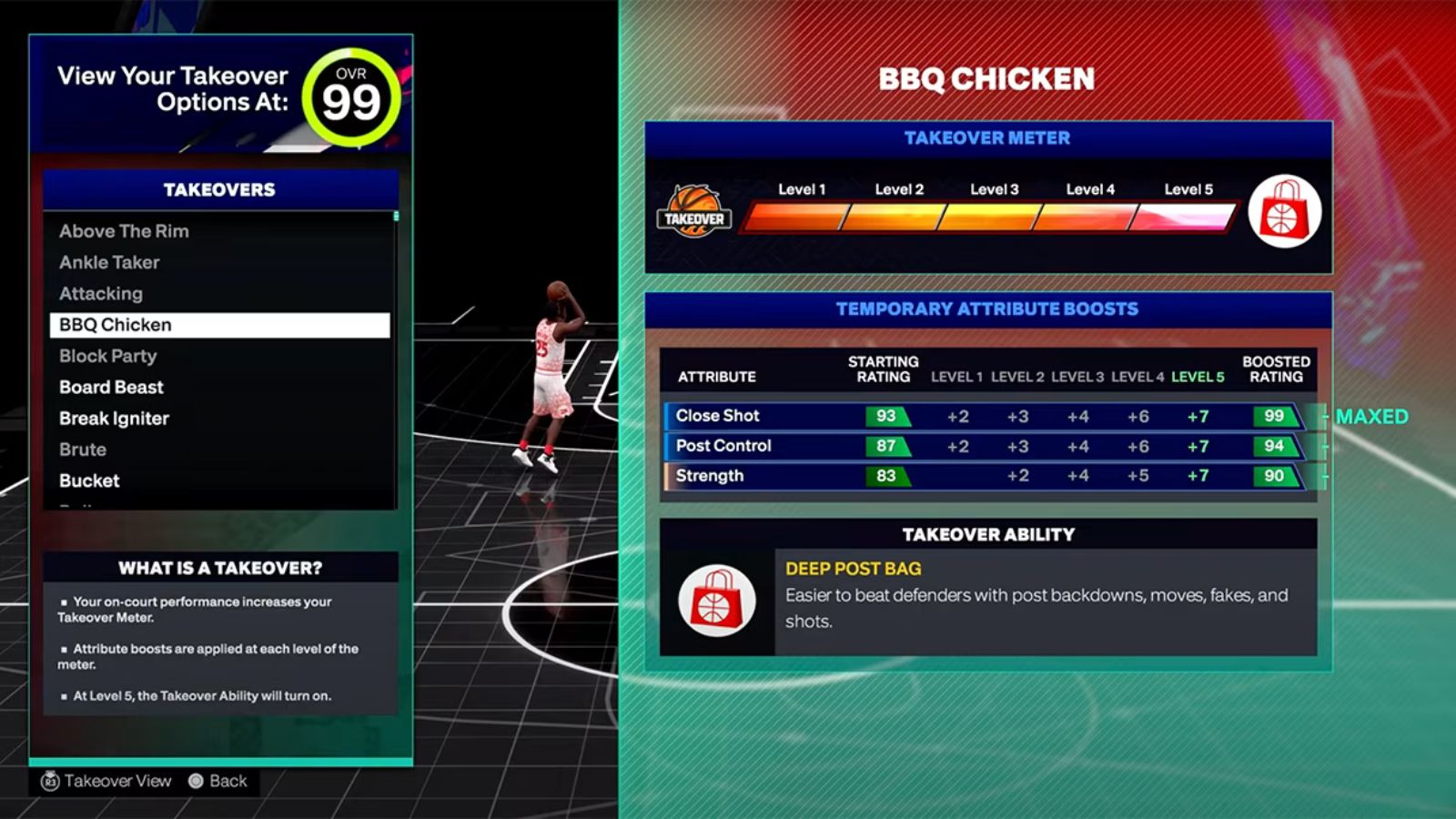
Task: Expand the Takeover Ability section
Action: (x=988, y=535)
